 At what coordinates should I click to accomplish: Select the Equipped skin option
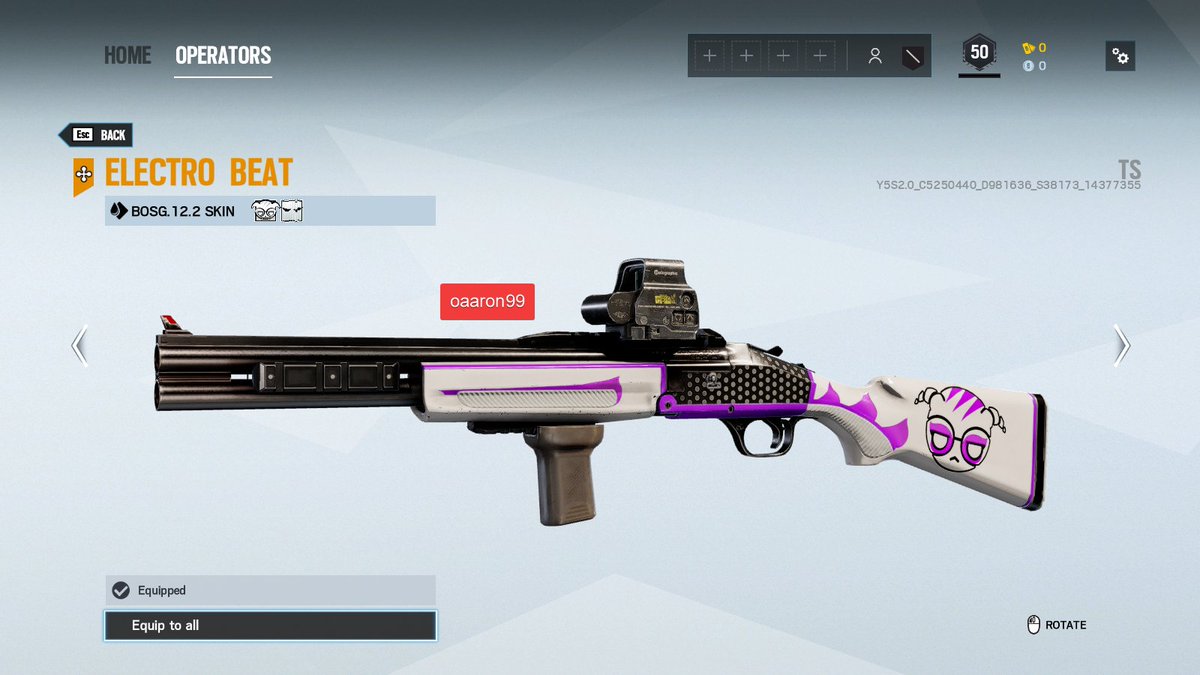[x=270, y=590]
